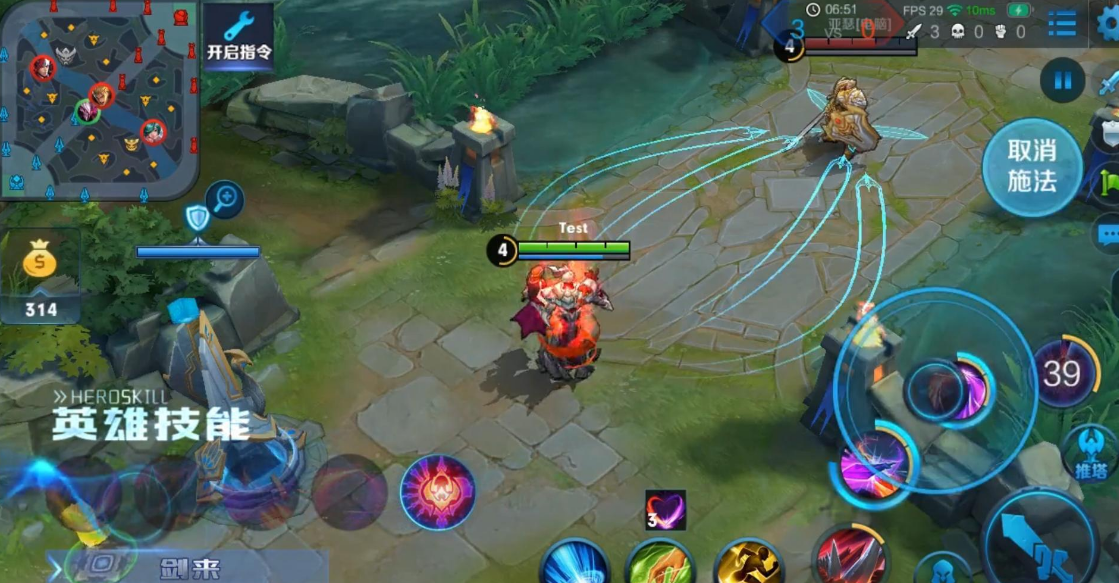Open the gold shop showing 314
Image resolution: width=1119 pixels, height=583 pixels.
[40, 274]
